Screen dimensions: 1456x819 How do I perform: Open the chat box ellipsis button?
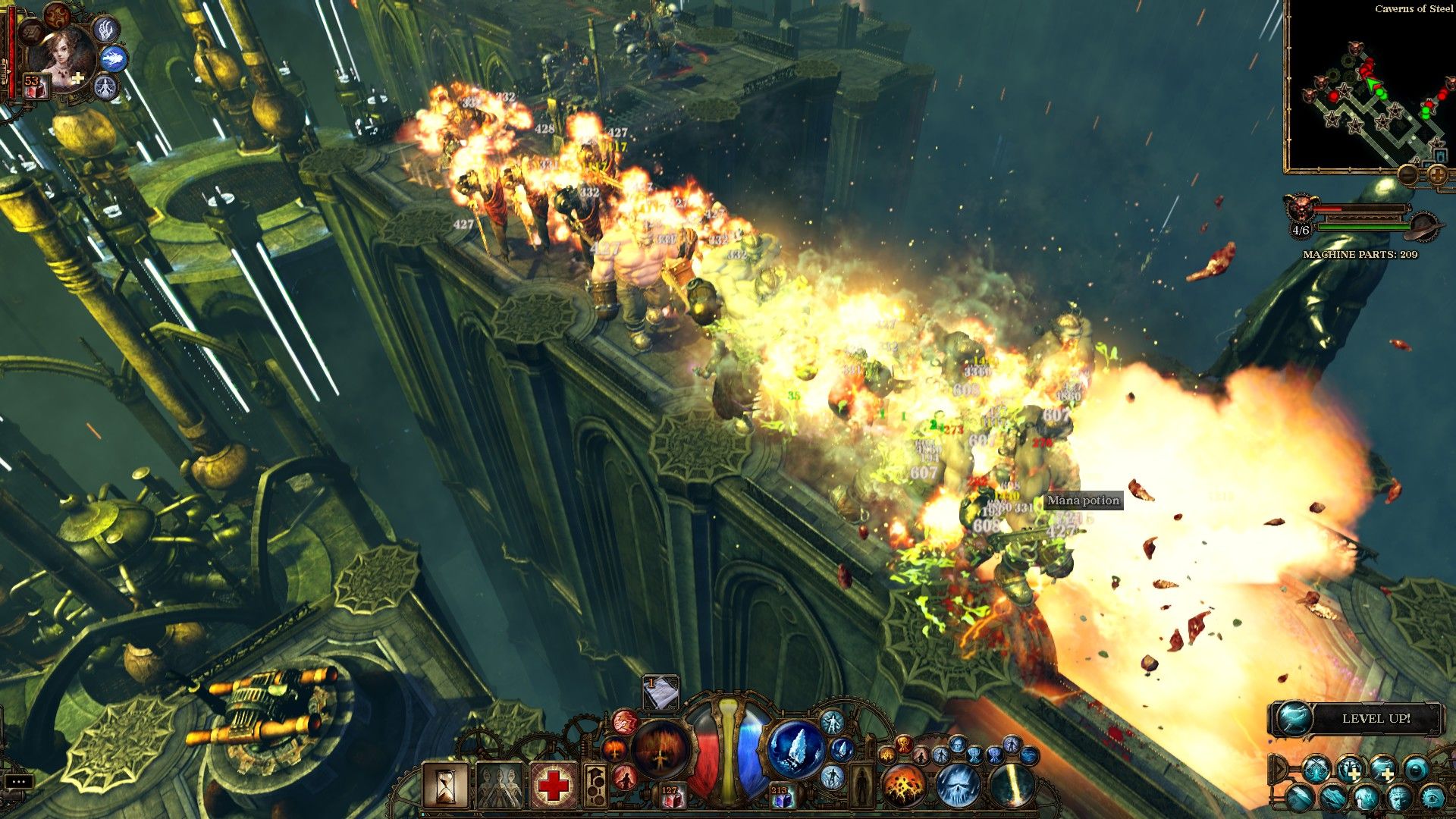(x=19, y=781)
